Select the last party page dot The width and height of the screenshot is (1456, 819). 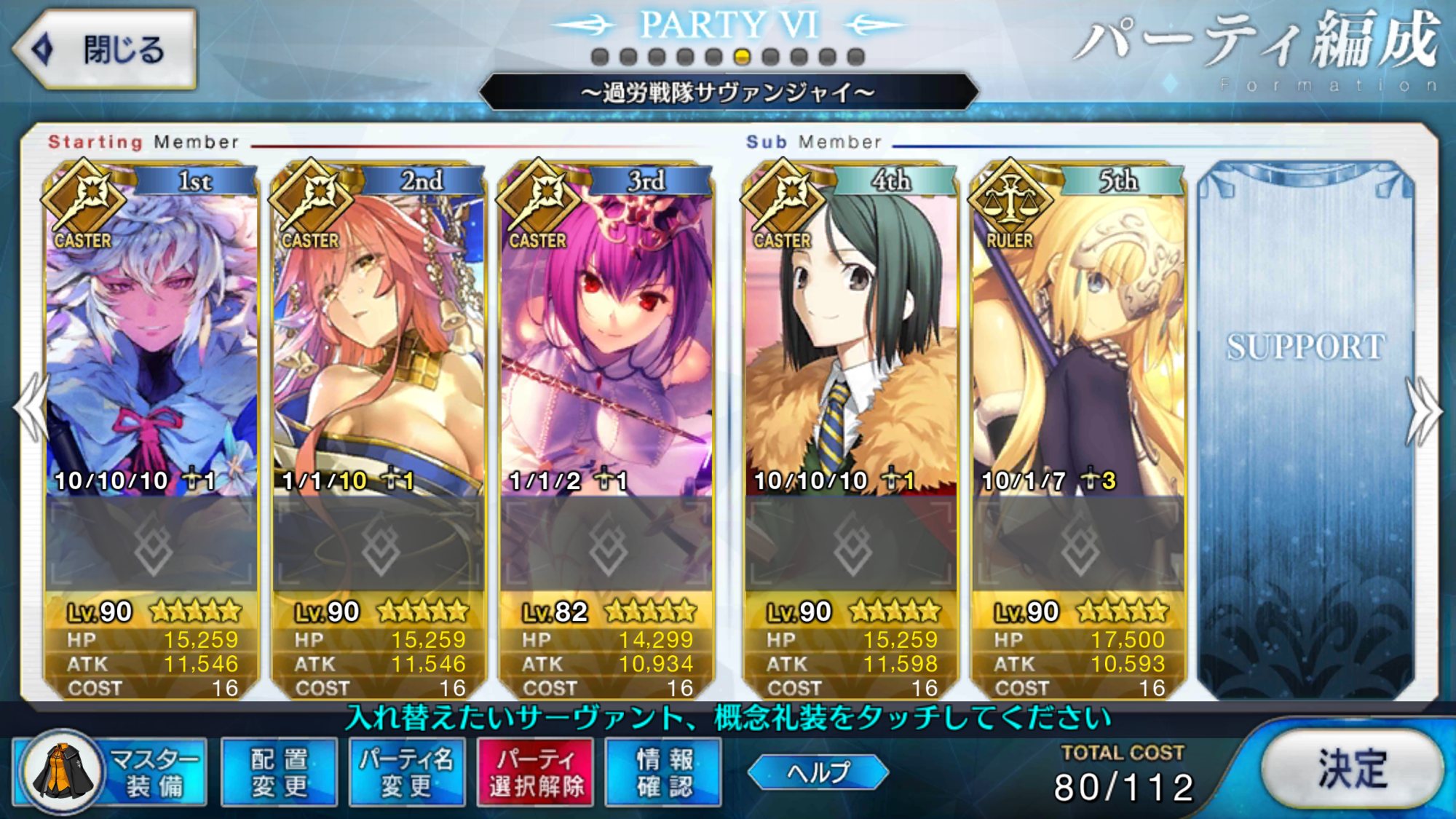coord(856,57)
